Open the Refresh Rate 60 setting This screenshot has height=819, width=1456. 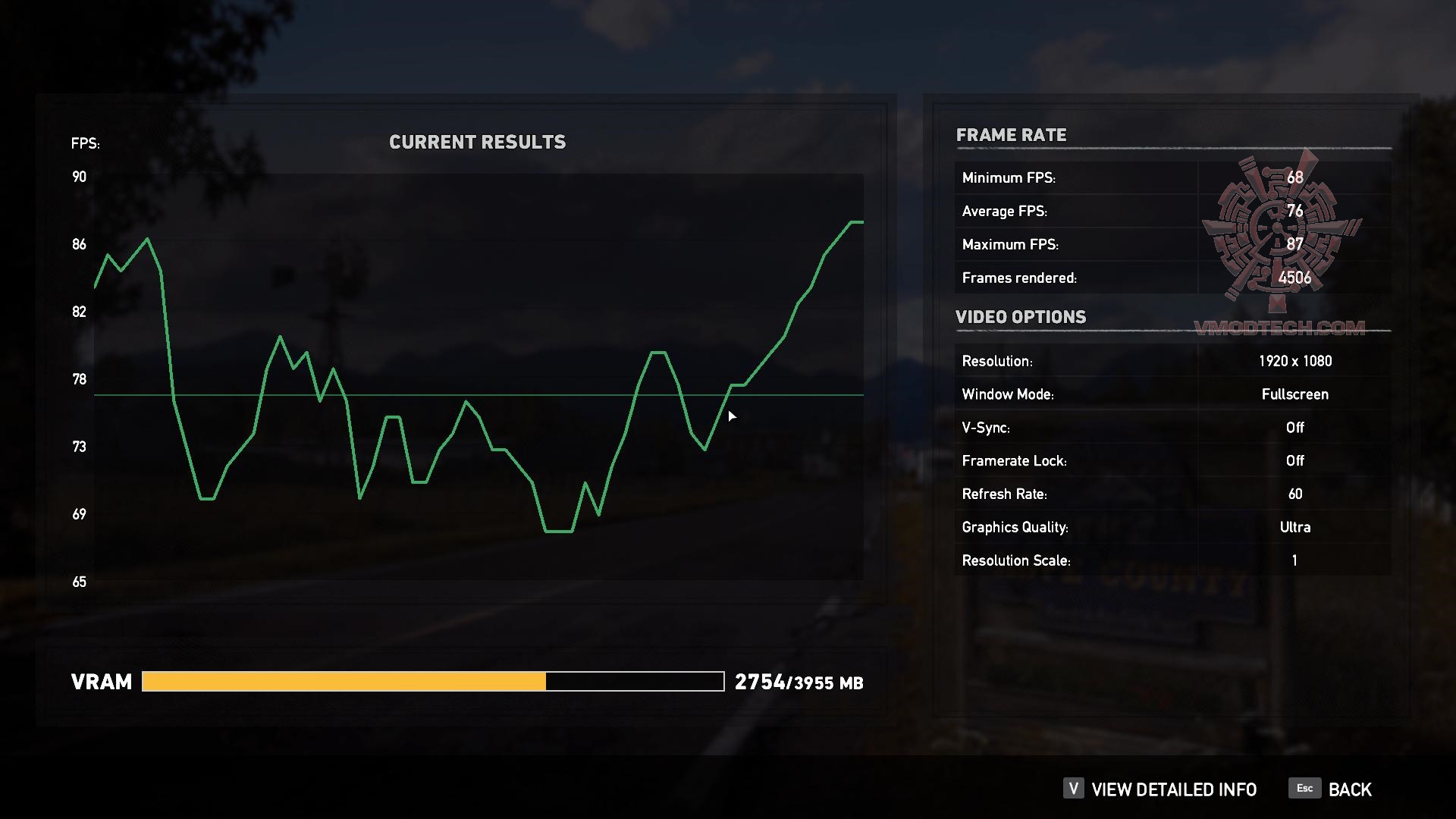(x=1295, y=494)
